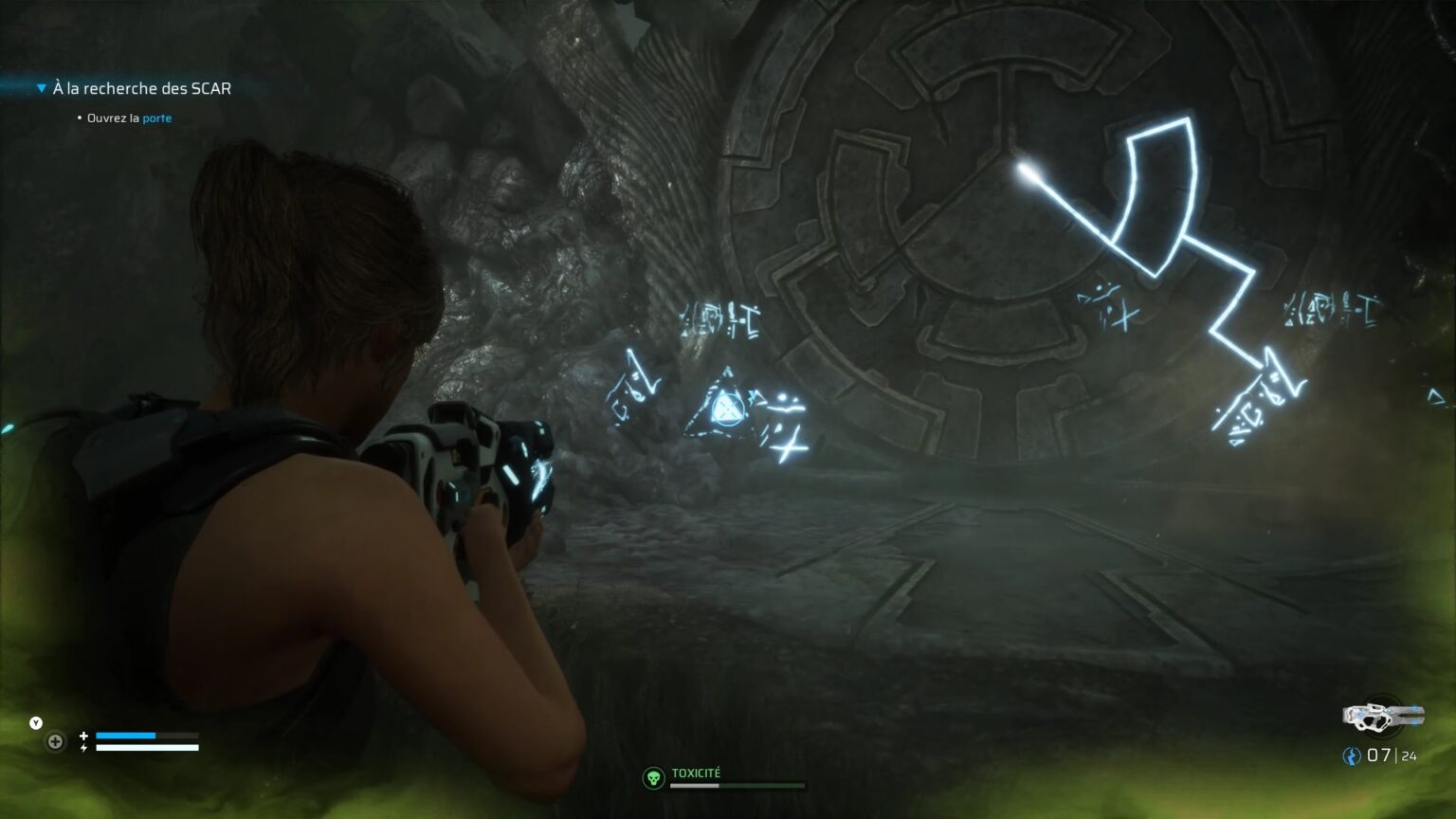The height and width of the screenshot is (819, 1456).
Task: Toggle the objective tracker visibility via its arrow
Action: pyautogui.click(x=41, y=87)
